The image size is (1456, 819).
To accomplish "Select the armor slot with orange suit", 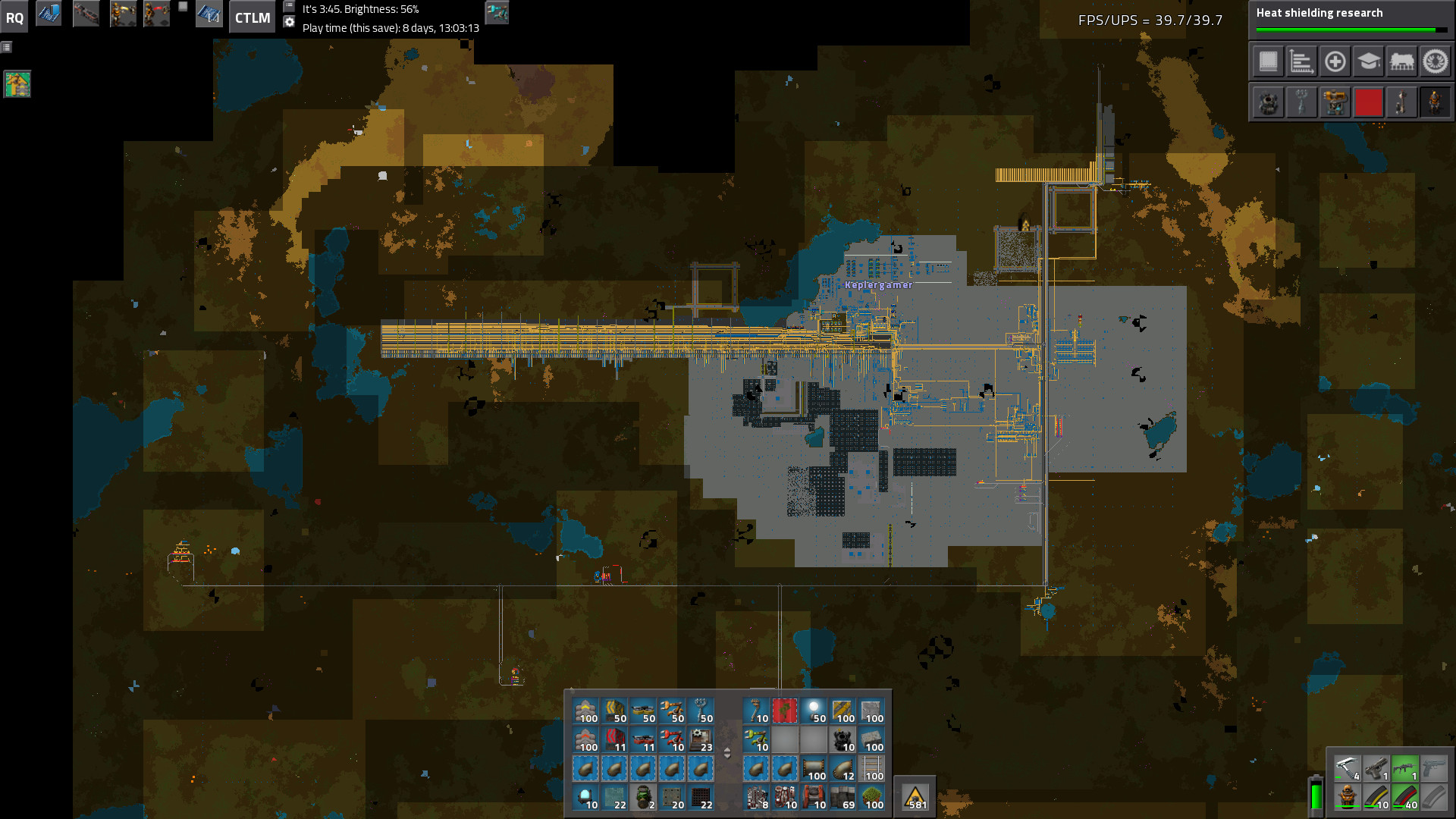I will pyautogui.click(x=1347, y=797).
